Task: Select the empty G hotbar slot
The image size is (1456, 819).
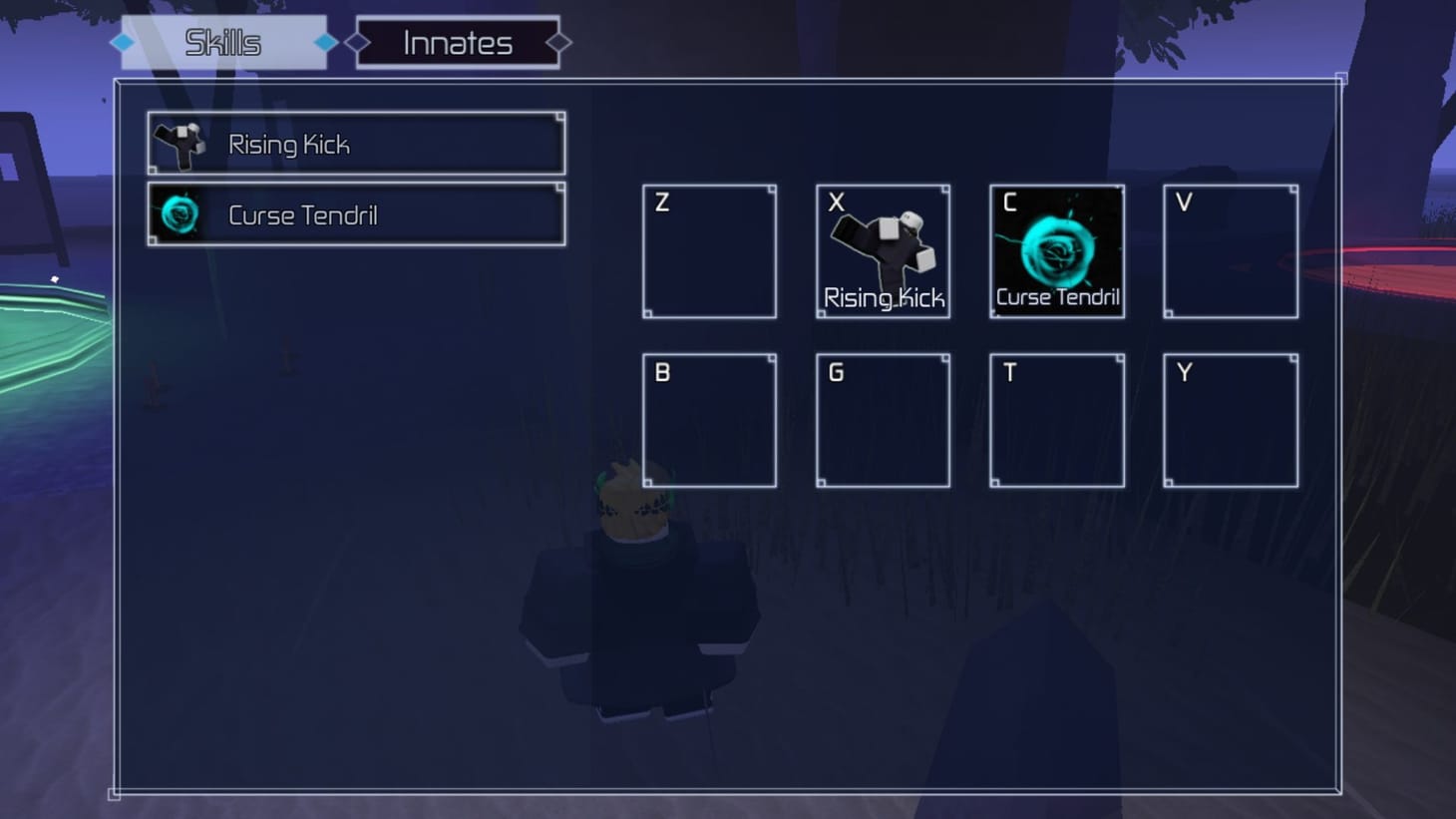Action: tap(882, 419)
